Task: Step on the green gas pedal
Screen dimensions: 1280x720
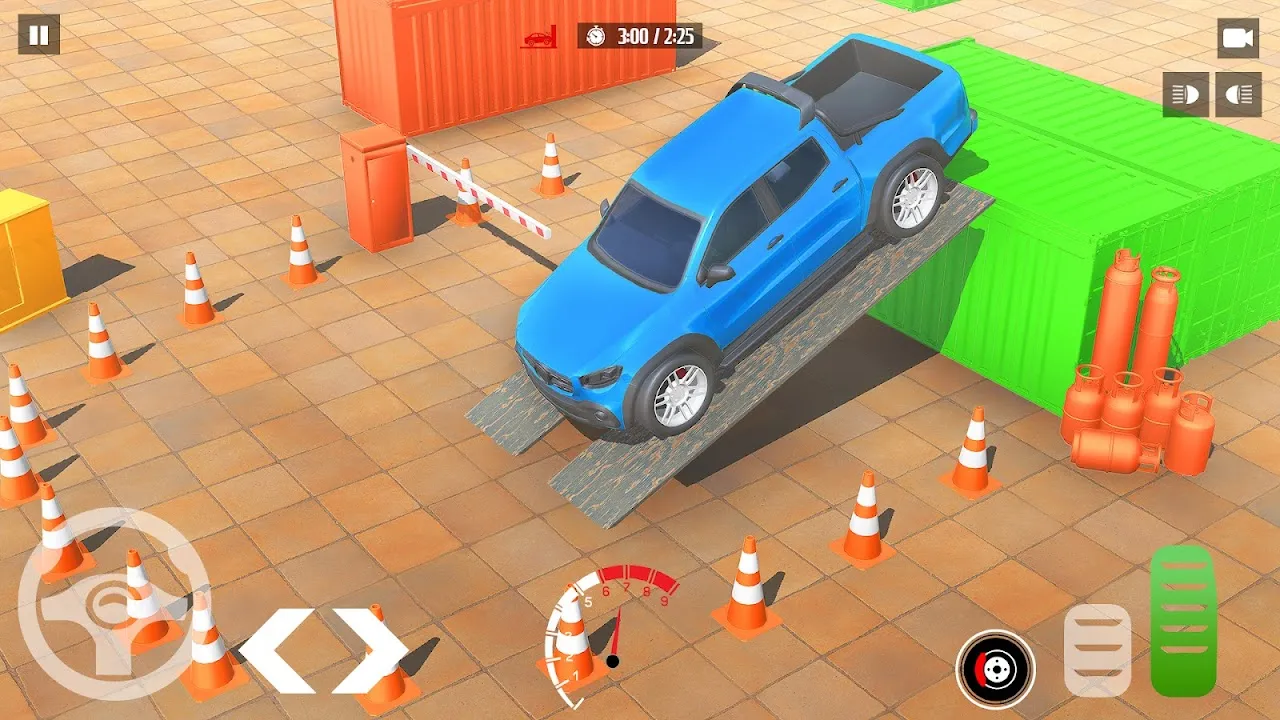Action: (1183, 620)
